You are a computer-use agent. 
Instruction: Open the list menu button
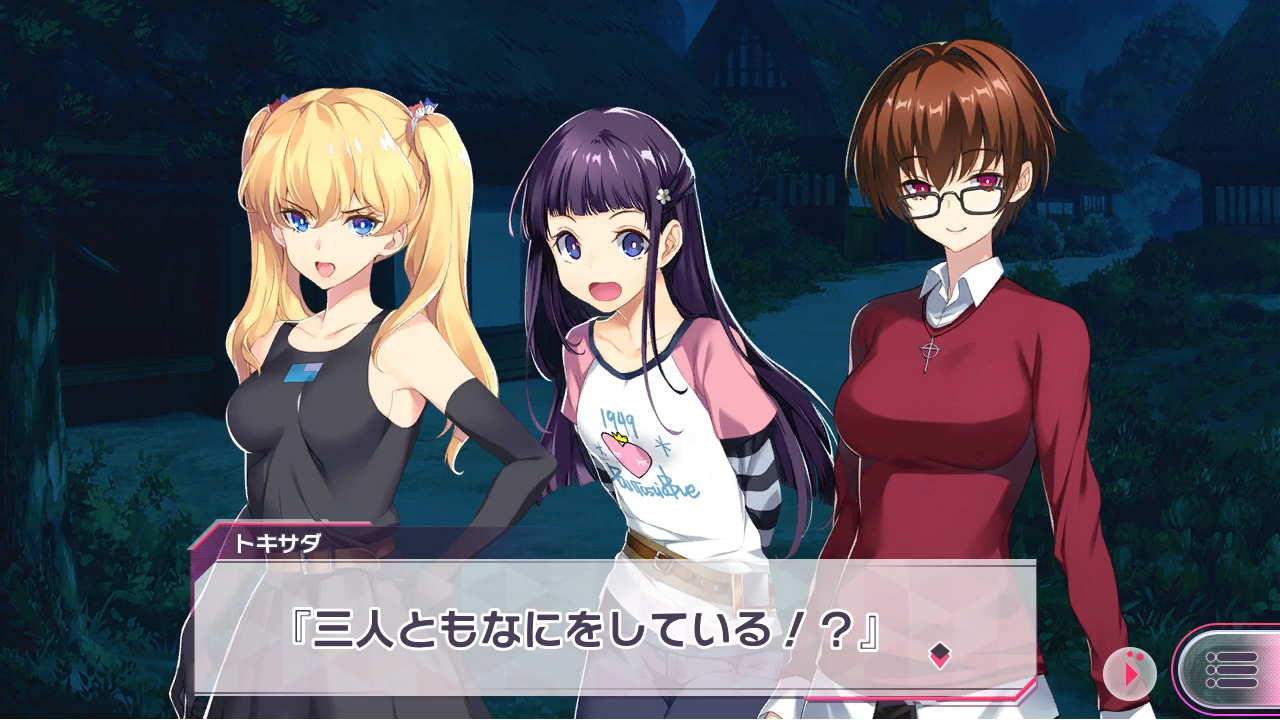[1230, 669]
